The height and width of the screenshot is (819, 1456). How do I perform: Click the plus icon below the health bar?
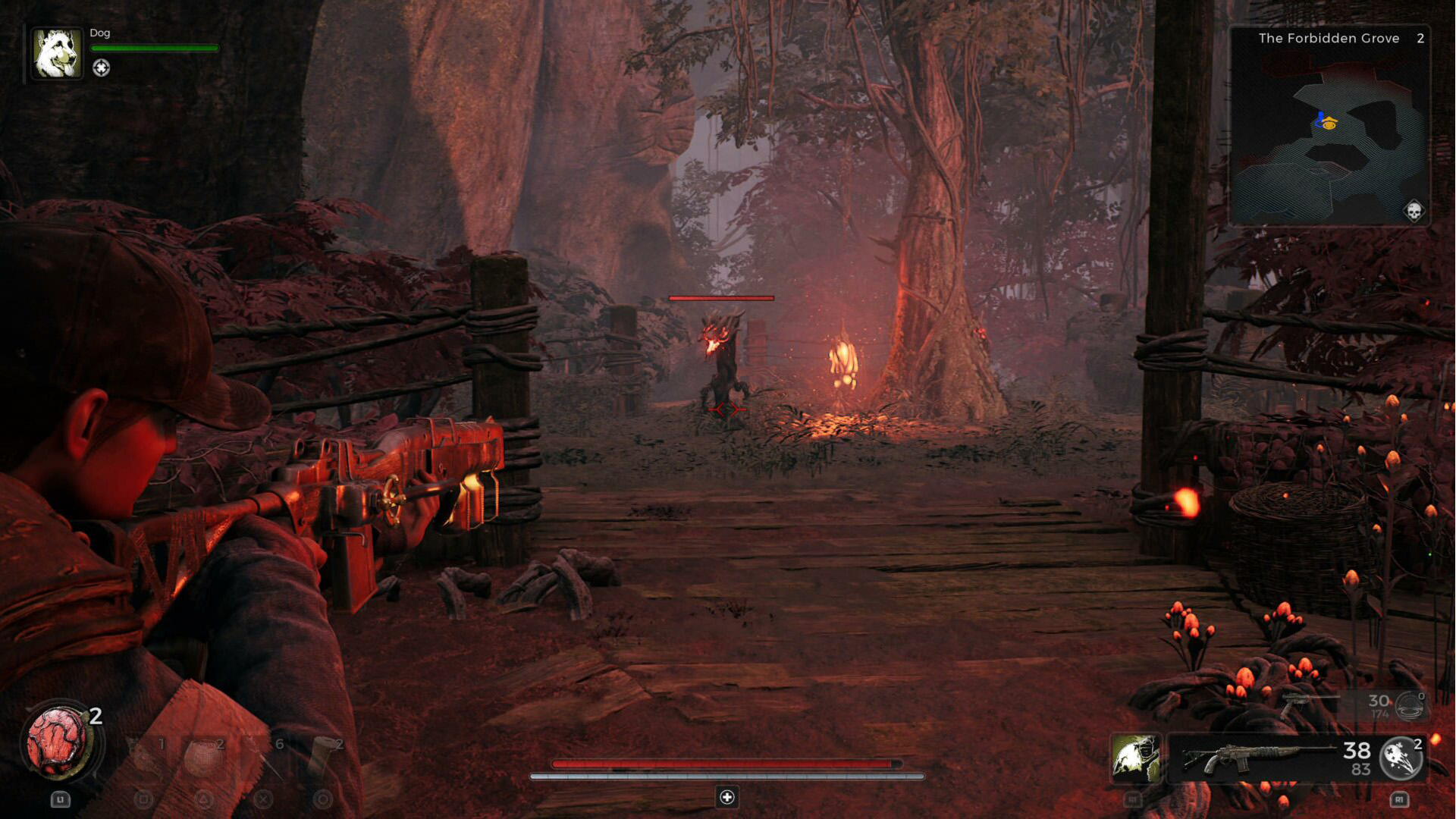pos(727,797)
